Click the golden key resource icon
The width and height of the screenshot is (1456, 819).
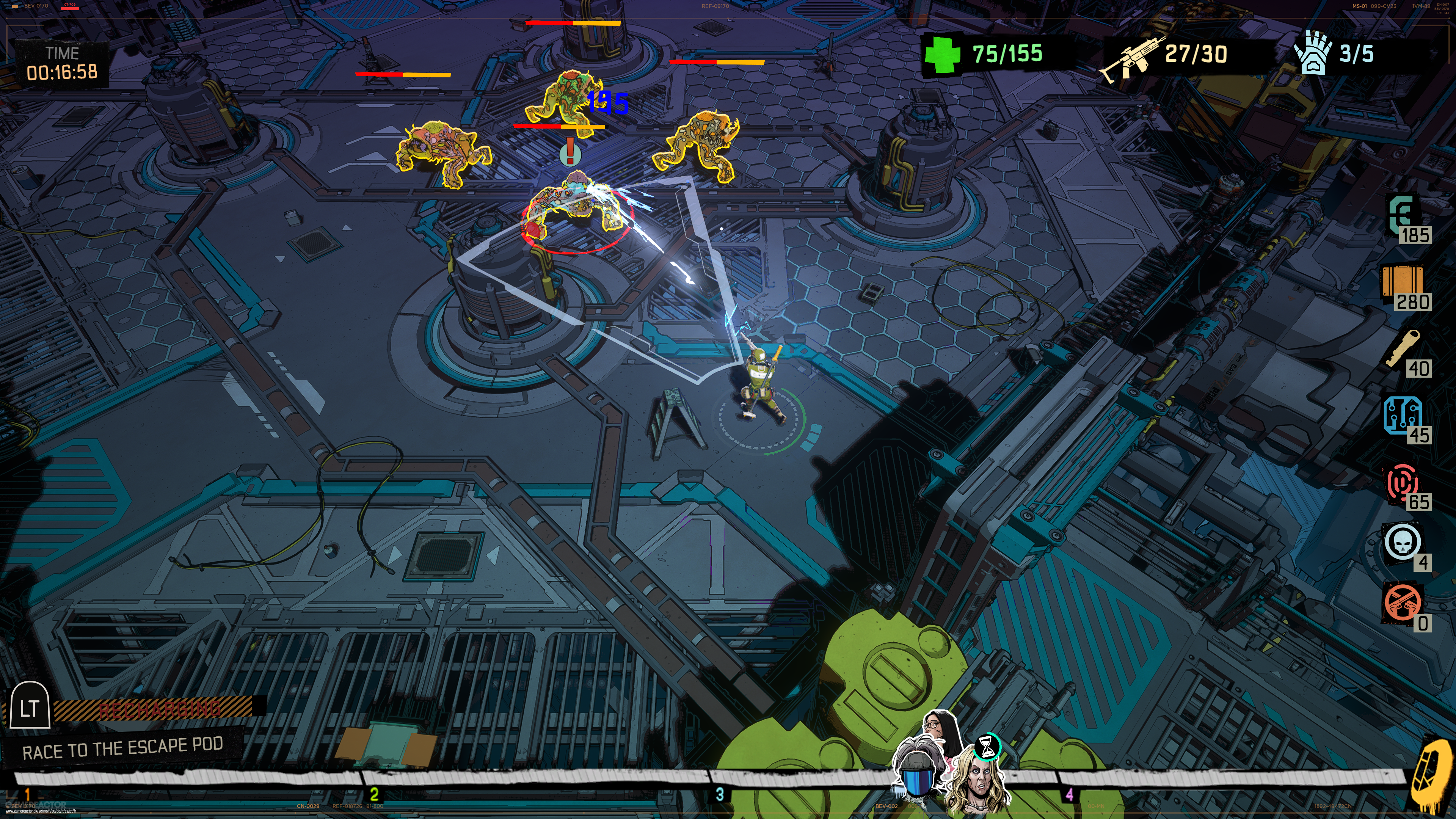[x=1403, y=347]
